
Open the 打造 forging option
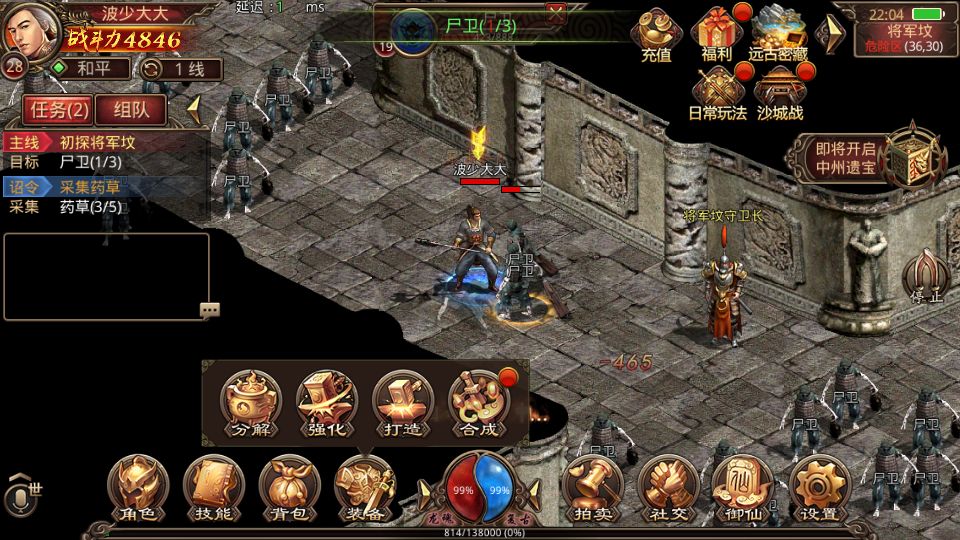[x=402, y=403]
